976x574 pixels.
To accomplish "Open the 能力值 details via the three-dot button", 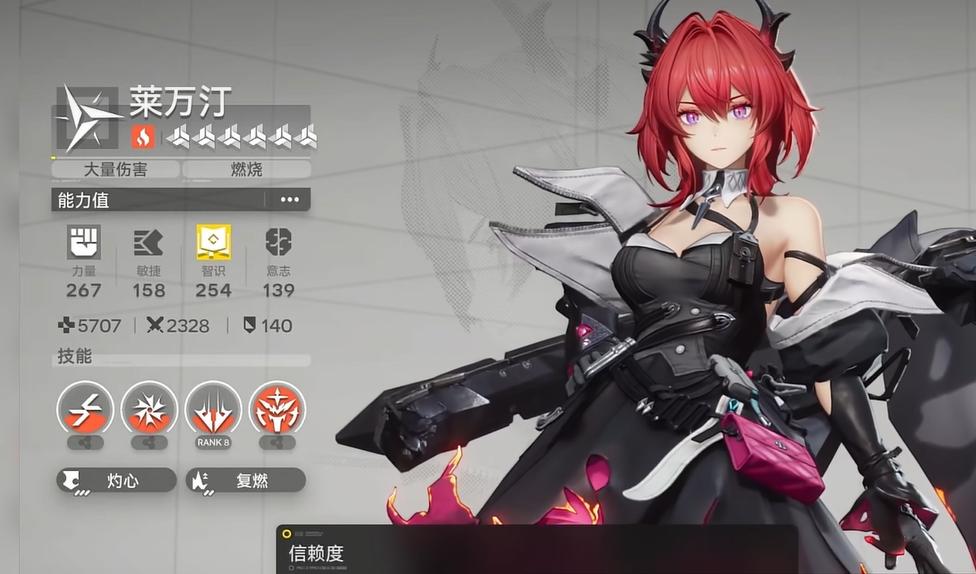I will tap(289, 200).
